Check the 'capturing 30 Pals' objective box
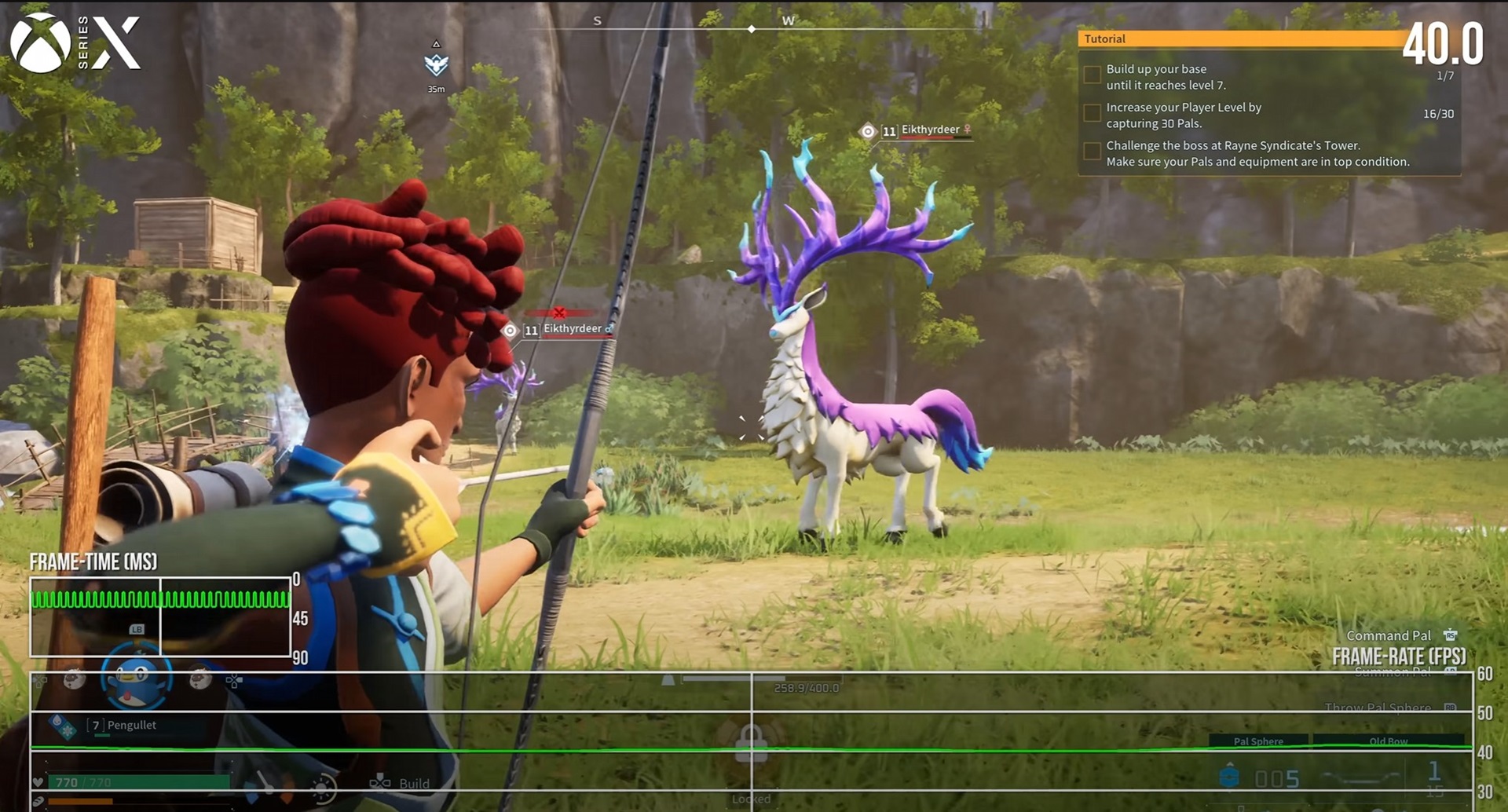1508x812 pixels. coord(1092,114)
